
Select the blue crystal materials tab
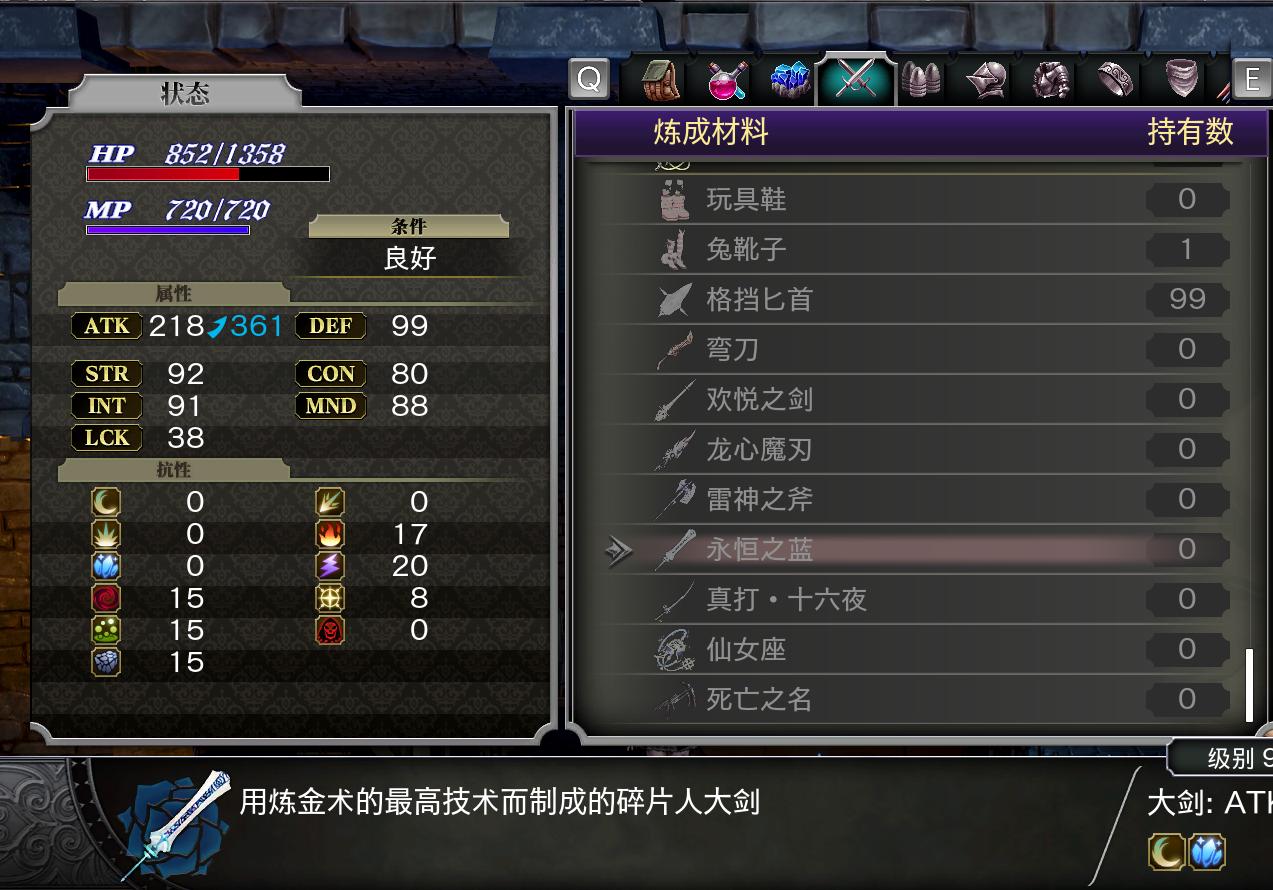791,80
